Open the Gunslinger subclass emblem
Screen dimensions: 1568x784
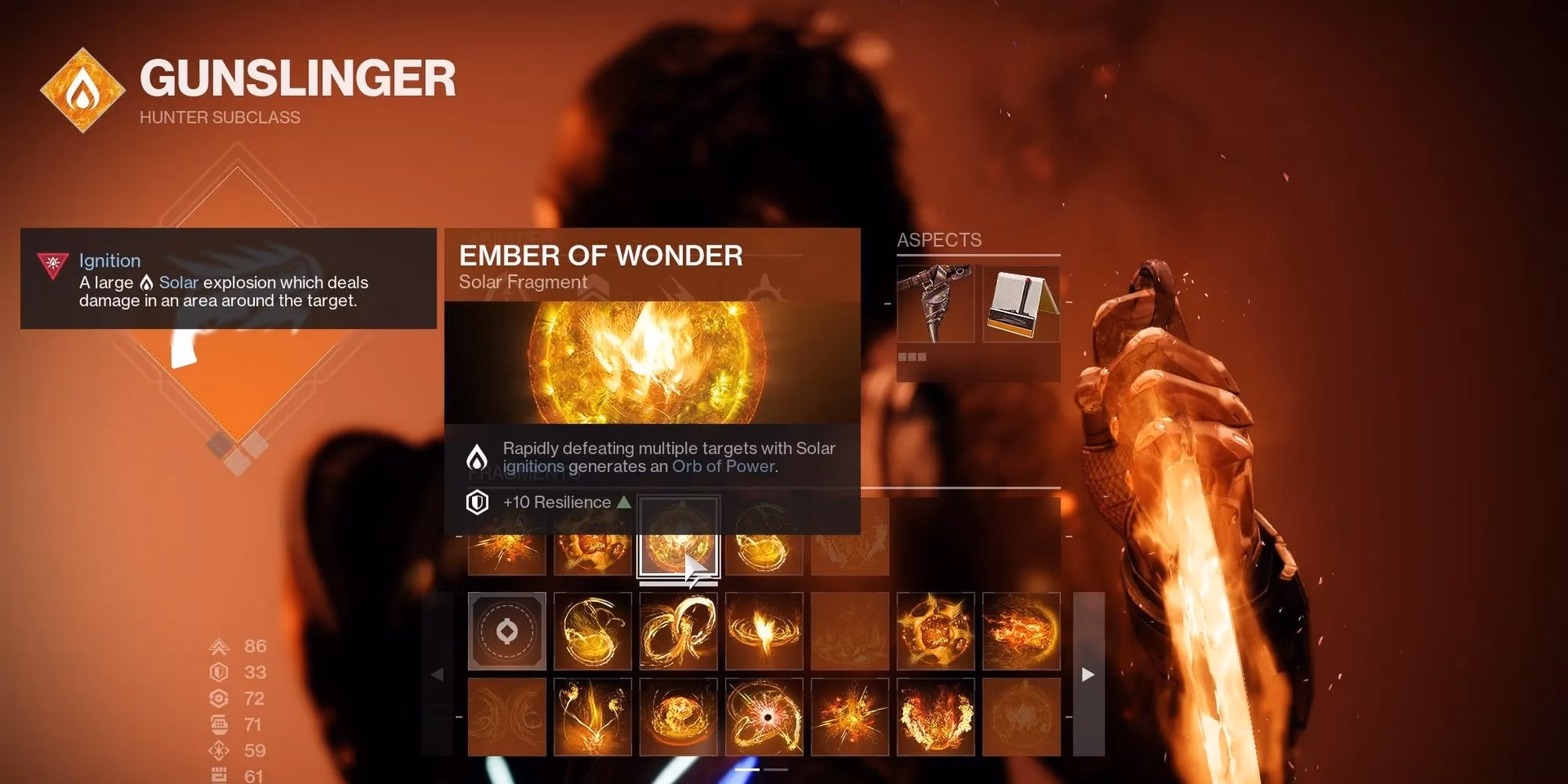(82, 90)
